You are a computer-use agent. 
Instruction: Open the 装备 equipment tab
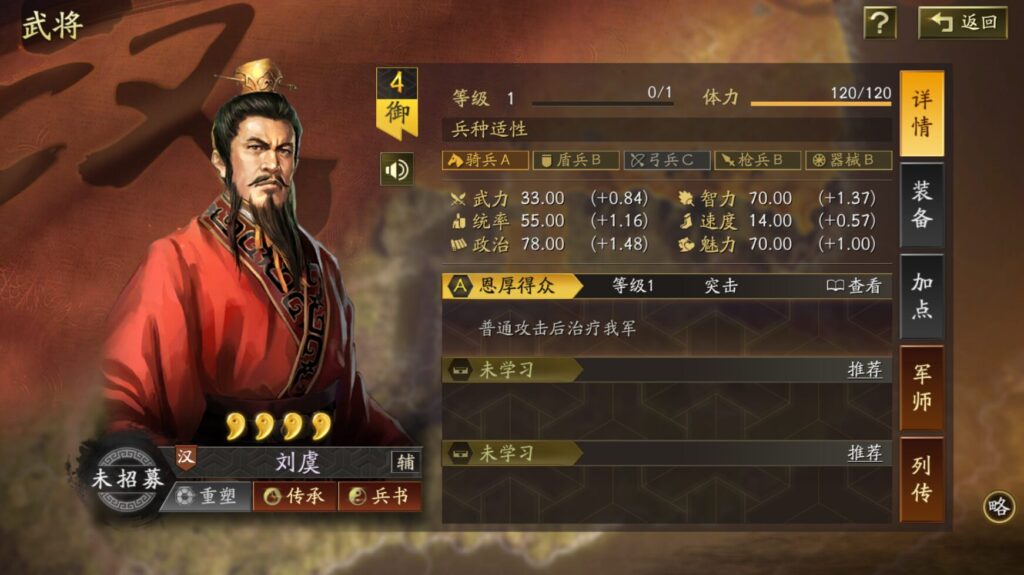coord(921,205)
